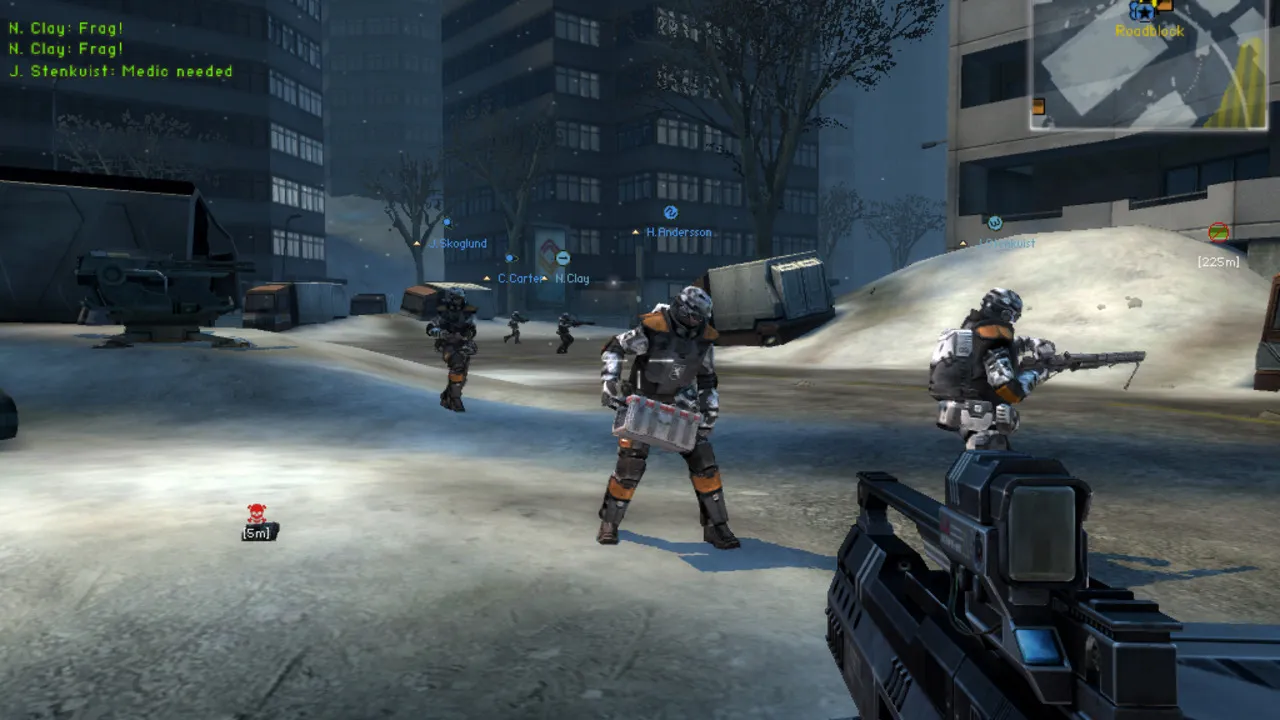
Task: Select the chat line 'J. Stenkuist: Medic needed'
Action: pyautogui.click(x=122, y=71)
